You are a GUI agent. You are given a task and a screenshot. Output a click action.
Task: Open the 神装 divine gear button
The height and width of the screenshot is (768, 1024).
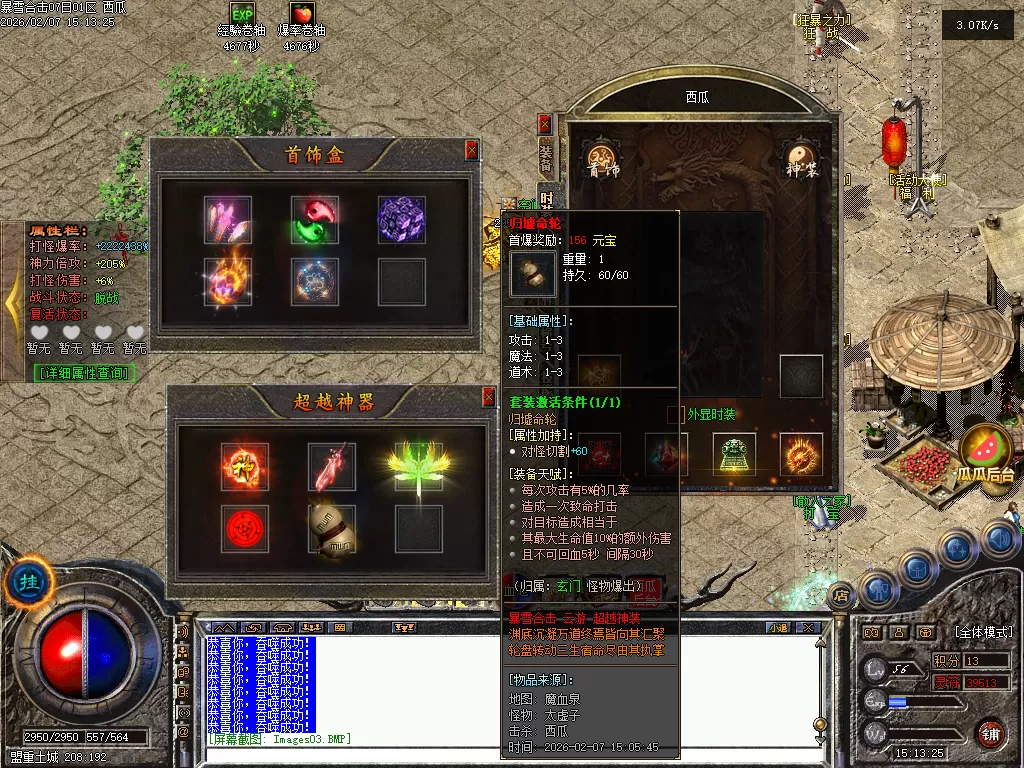(x=800, y=160)
